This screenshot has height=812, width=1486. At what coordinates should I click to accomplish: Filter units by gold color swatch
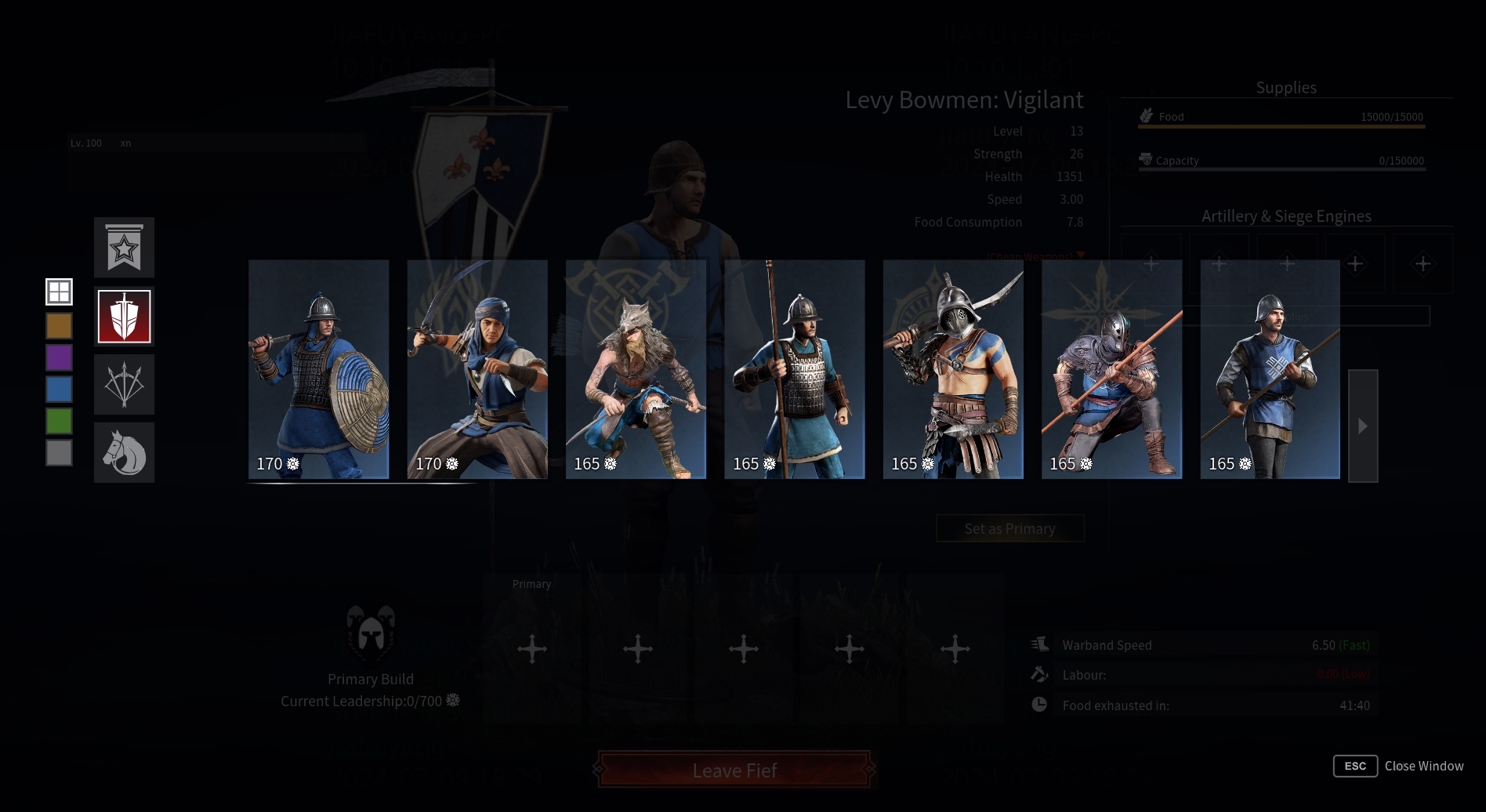(x=59, y=325)
